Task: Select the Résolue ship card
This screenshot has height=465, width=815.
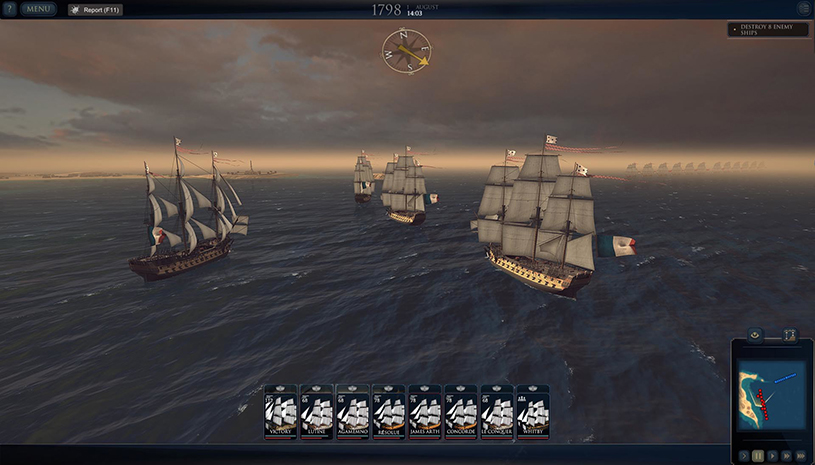Action: (389, 412)
